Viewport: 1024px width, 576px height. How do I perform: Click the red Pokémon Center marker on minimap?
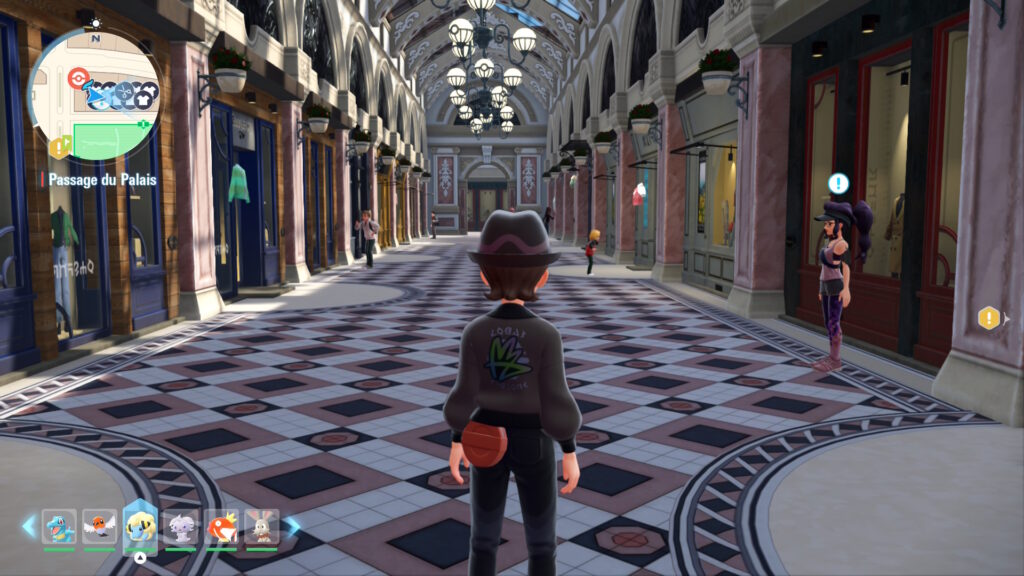(78, 77)
